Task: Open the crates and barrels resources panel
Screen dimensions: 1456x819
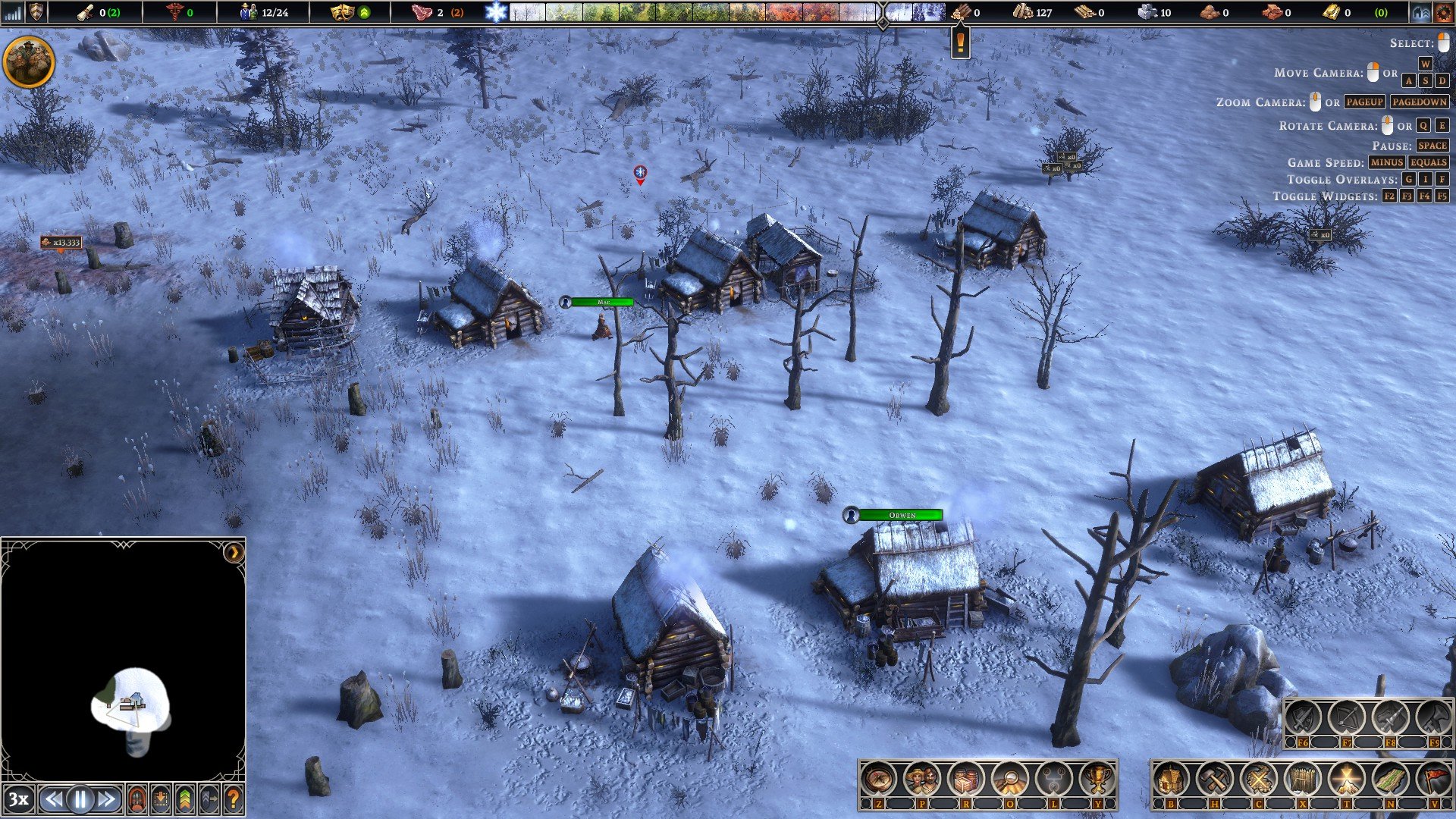Action: pyautogui.click(x=966, y=779)
